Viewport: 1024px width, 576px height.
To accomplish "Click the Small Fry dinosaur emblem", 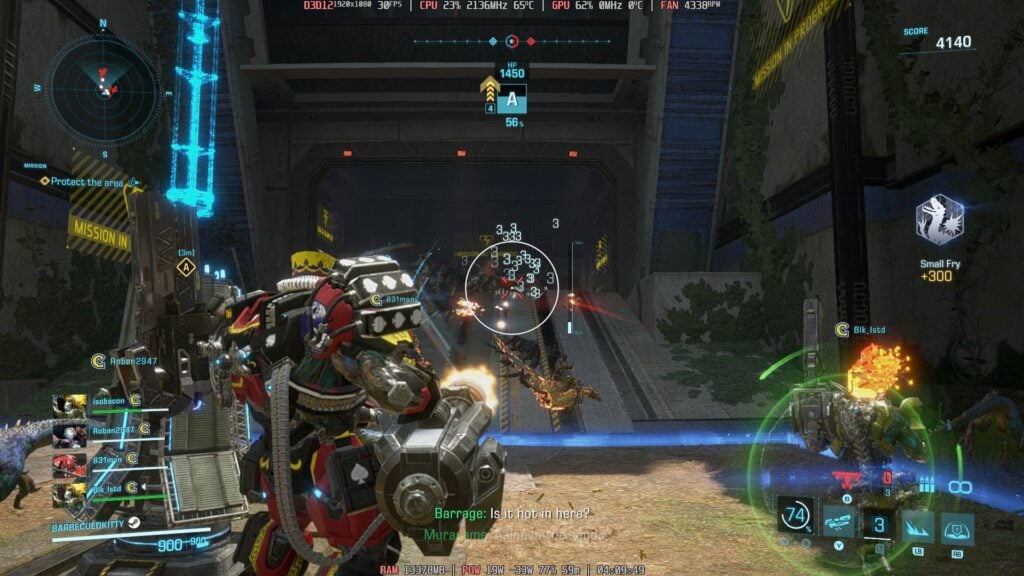I will coord(939,221).
